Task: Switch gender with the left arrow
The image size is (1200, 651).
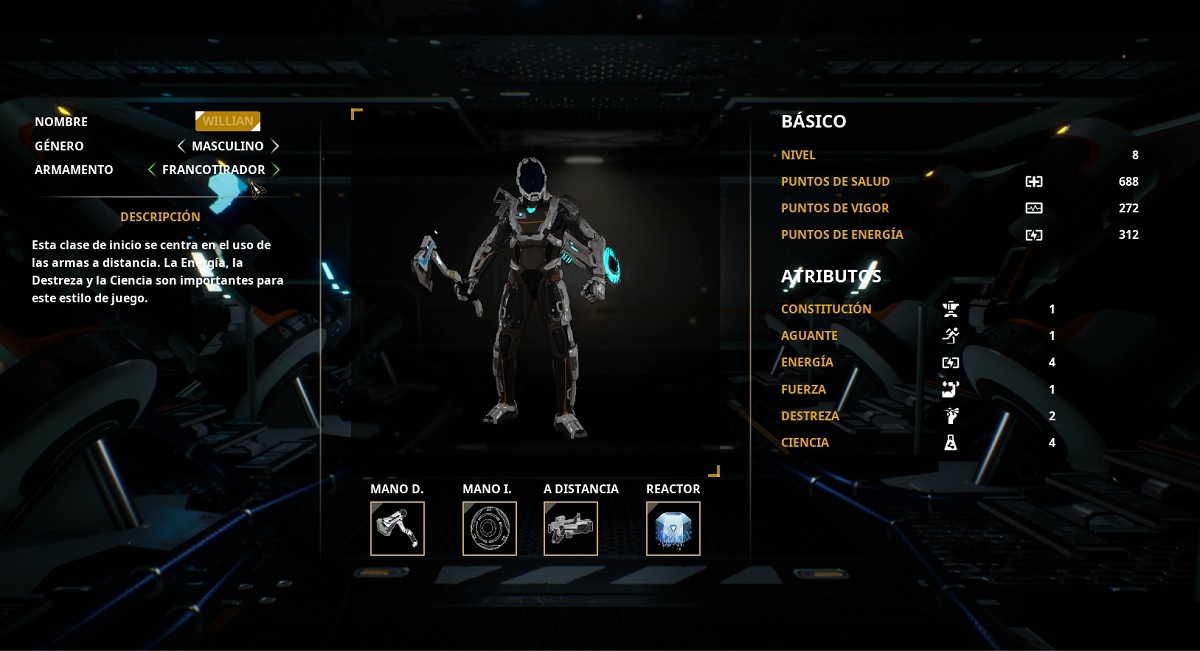Action: 181,146
